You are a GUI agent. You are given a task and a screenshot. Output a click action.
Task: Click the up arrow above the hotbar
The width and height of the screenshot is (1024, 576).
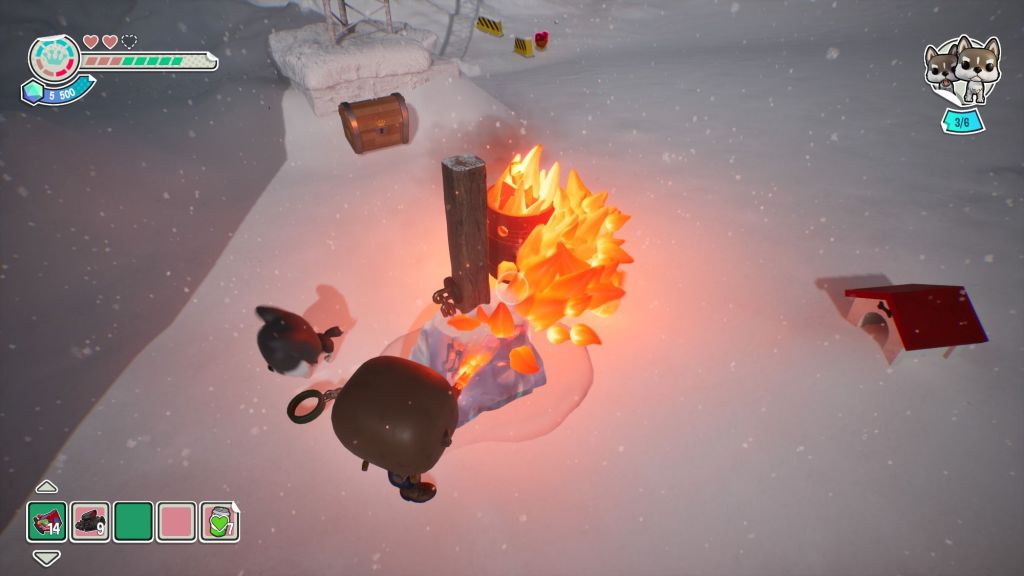(47, 487)
